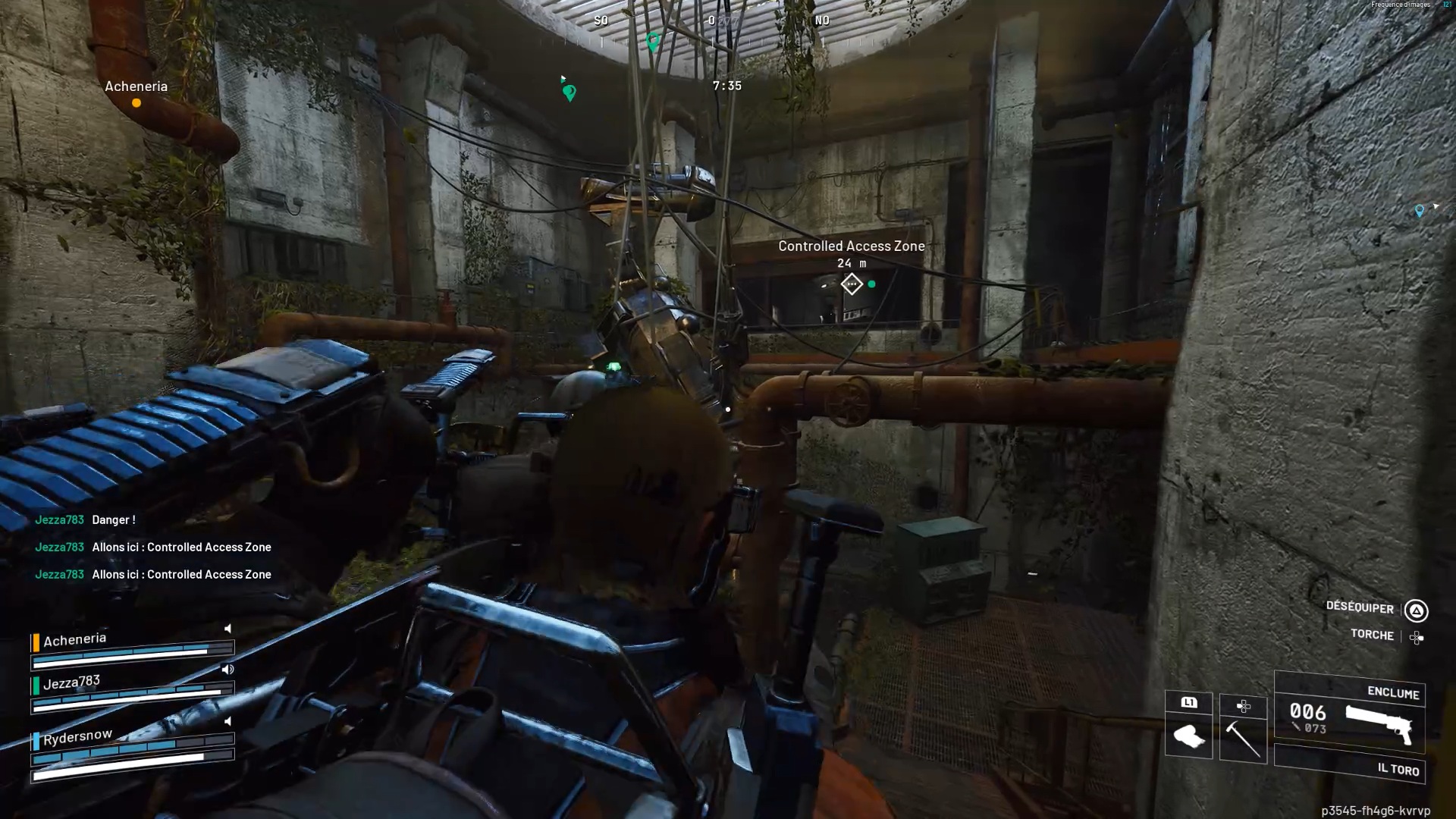Click the green waypoint pin on compass
This screenshot has width=1456, height=819.
click(652, 41)
